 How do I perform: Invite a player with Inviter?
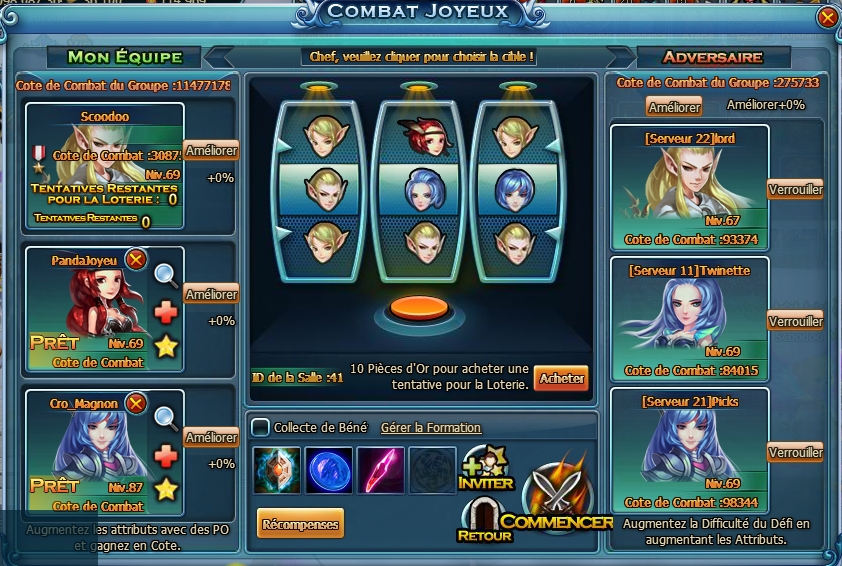pos(486,469)
